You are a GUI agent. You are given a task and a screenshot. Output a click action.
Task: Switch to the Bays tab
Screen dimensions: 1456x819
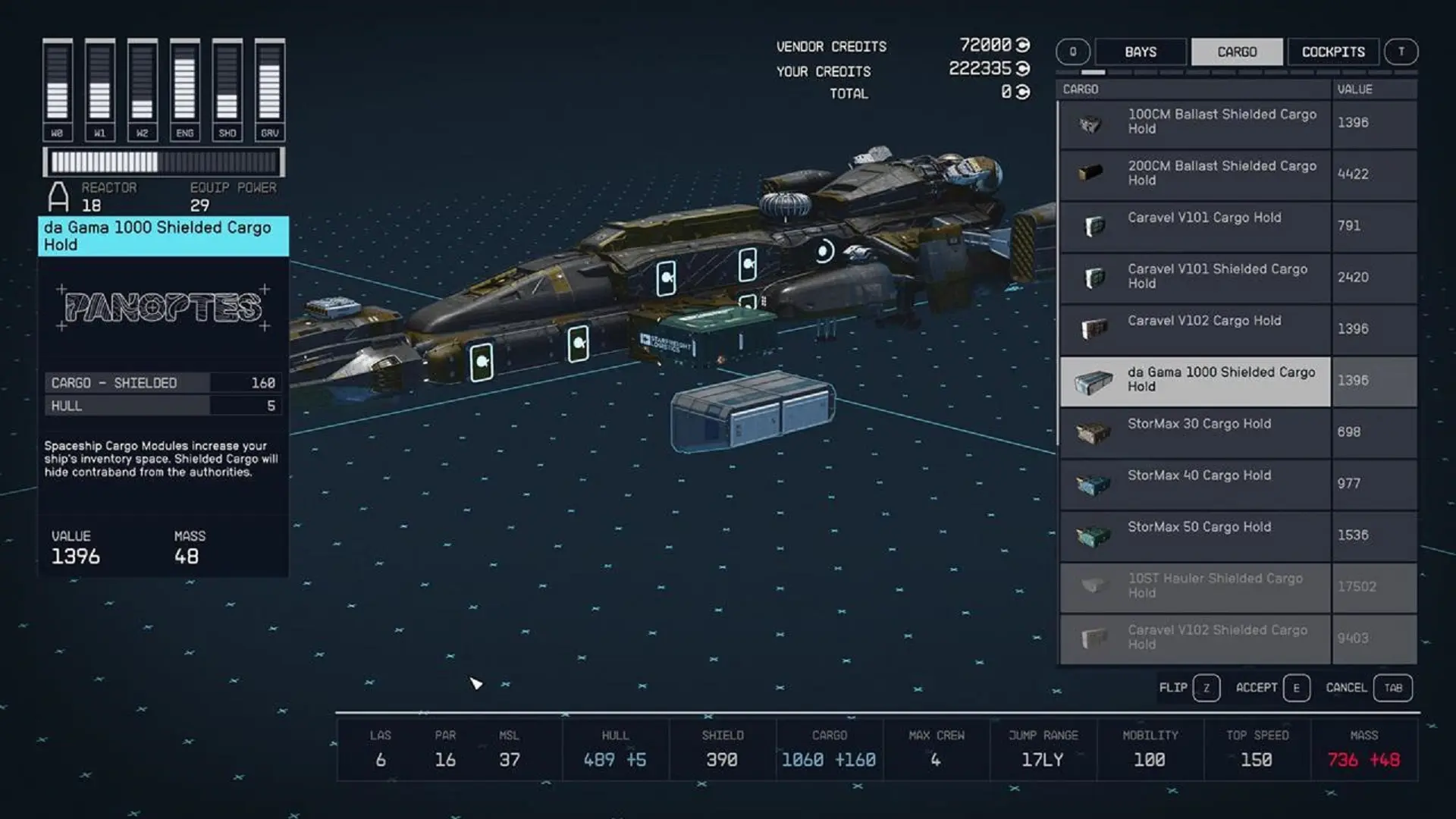pos(1141,52)
